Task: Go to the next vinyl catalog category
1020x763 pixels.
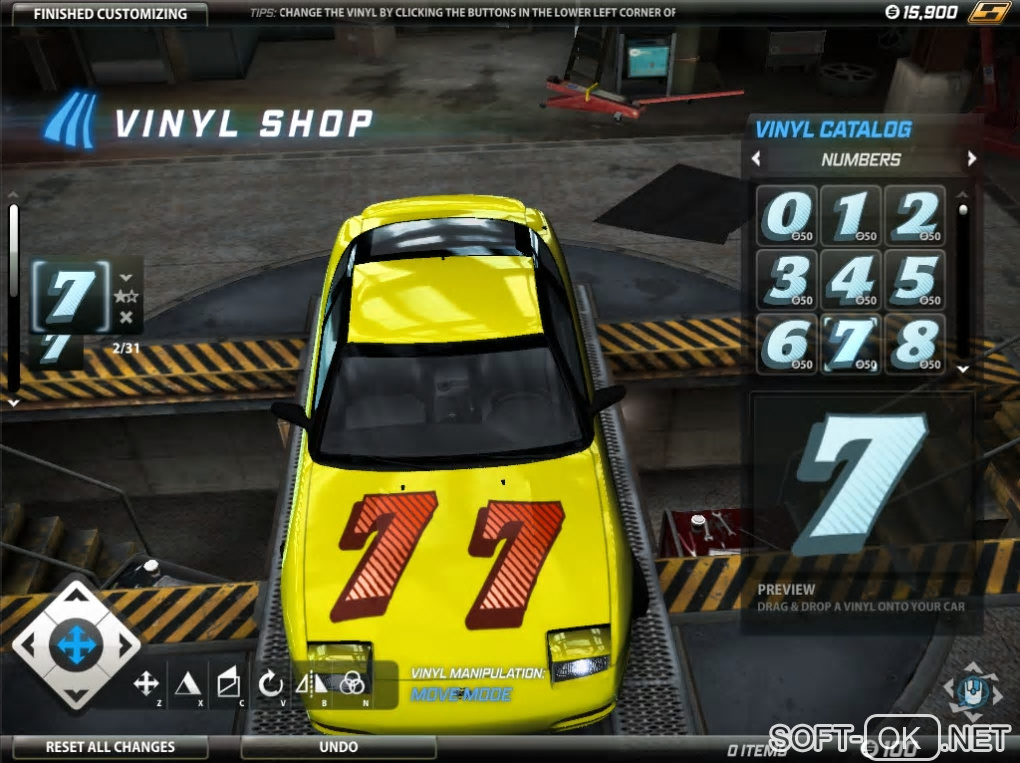Action: [971, 159]
